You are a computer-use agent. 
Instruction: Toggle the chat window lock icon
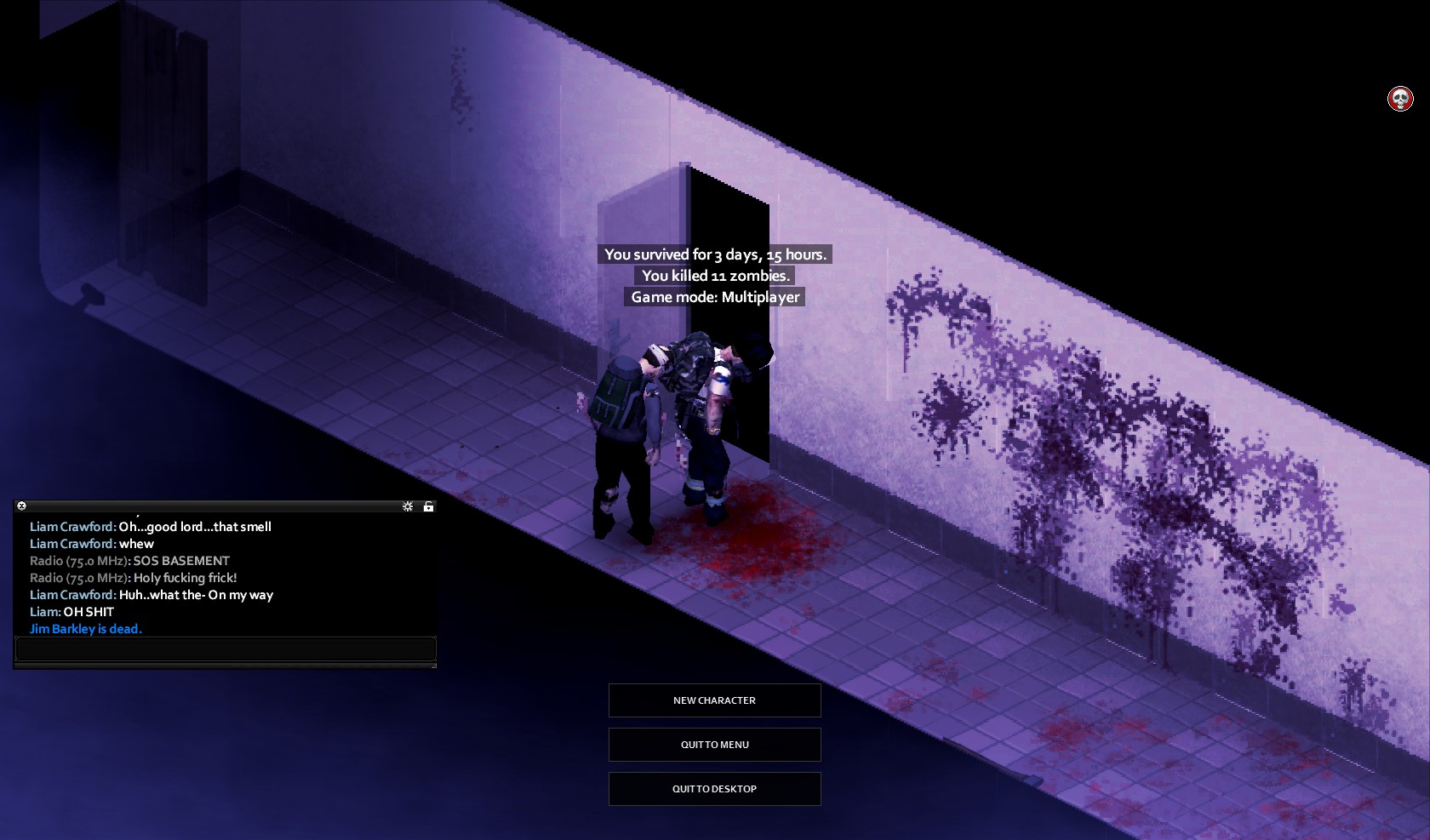(x=429, y=506)
